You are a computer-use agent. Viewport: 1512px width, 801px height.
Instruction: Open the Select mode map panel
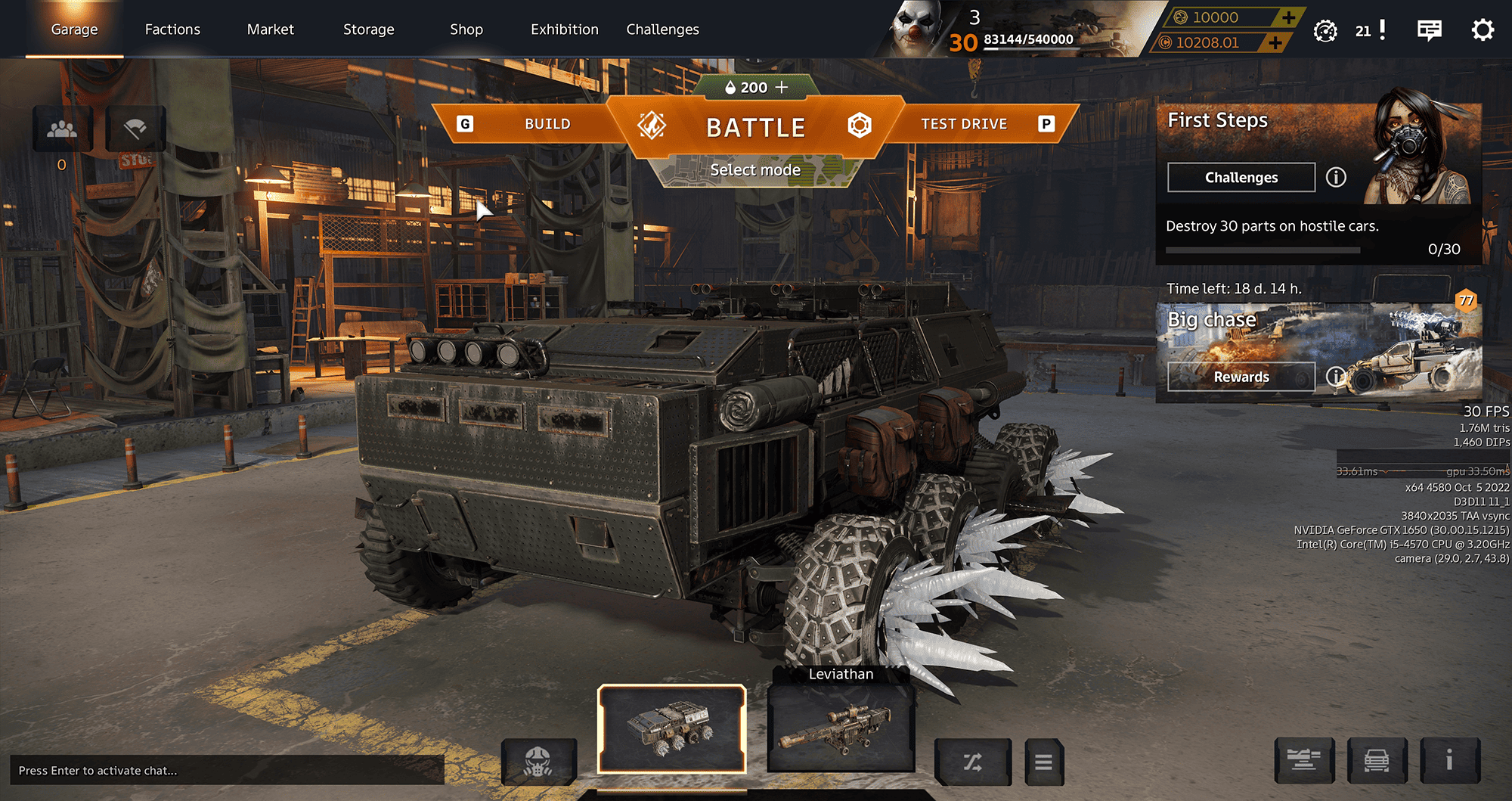[755, 171]
